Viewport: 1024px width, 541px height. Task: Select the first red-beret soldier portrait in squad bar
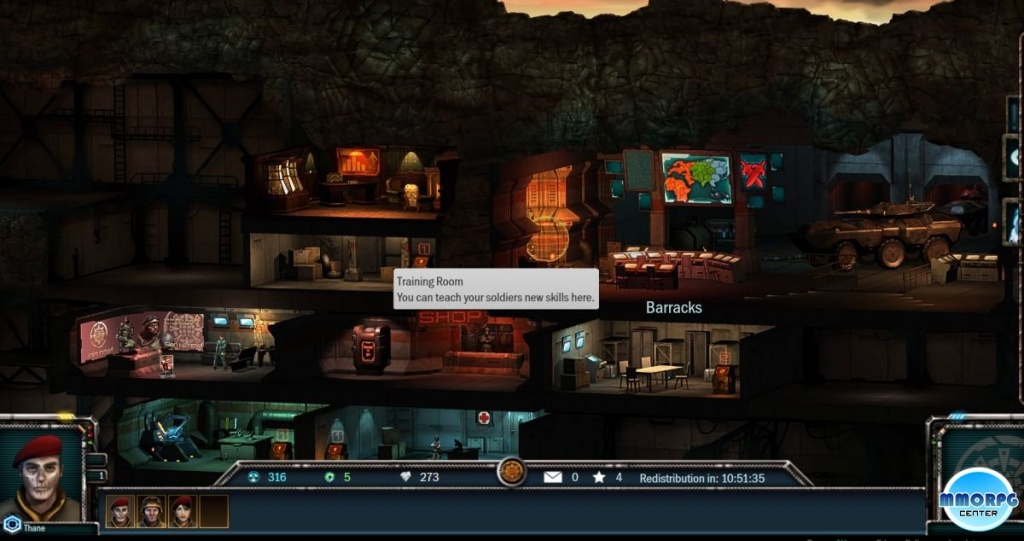tap(120, 511)
